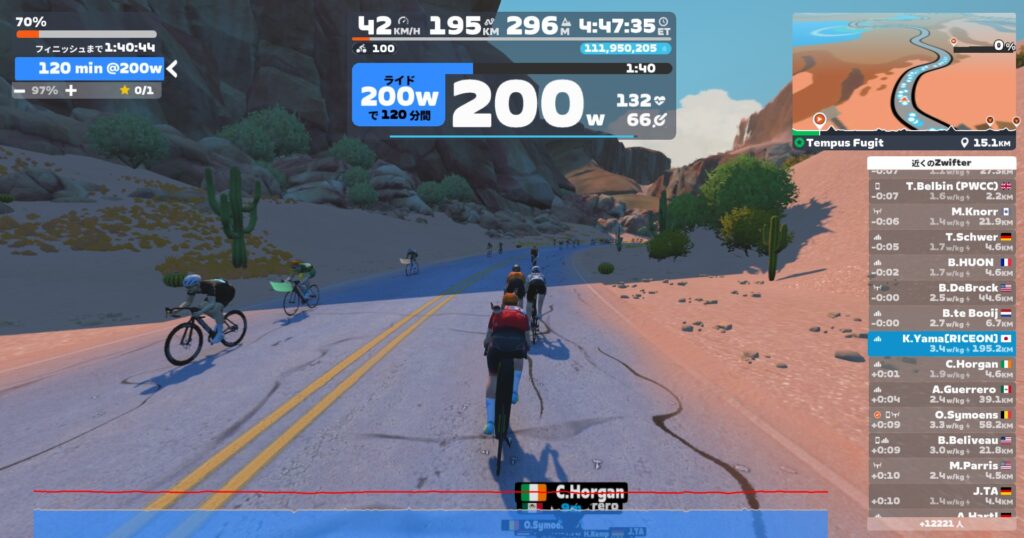Select M.Parris in the nearby list
The width and height of the screenshot is (1024, 538).
pyautogui.click(x=941, y=470)
